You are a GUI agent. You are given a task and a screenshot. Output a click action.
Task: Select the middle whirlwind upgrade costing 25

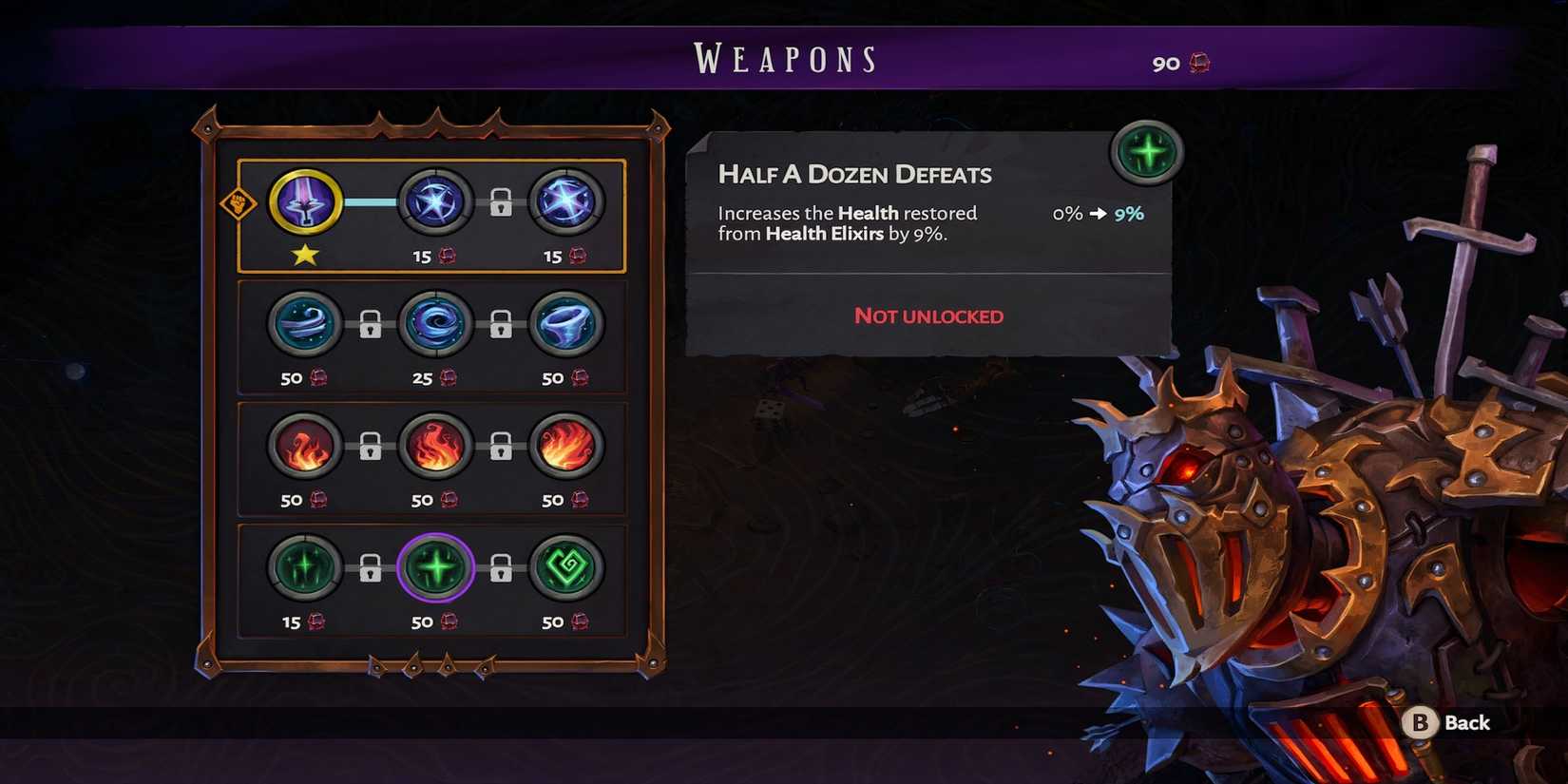(436, 324)
